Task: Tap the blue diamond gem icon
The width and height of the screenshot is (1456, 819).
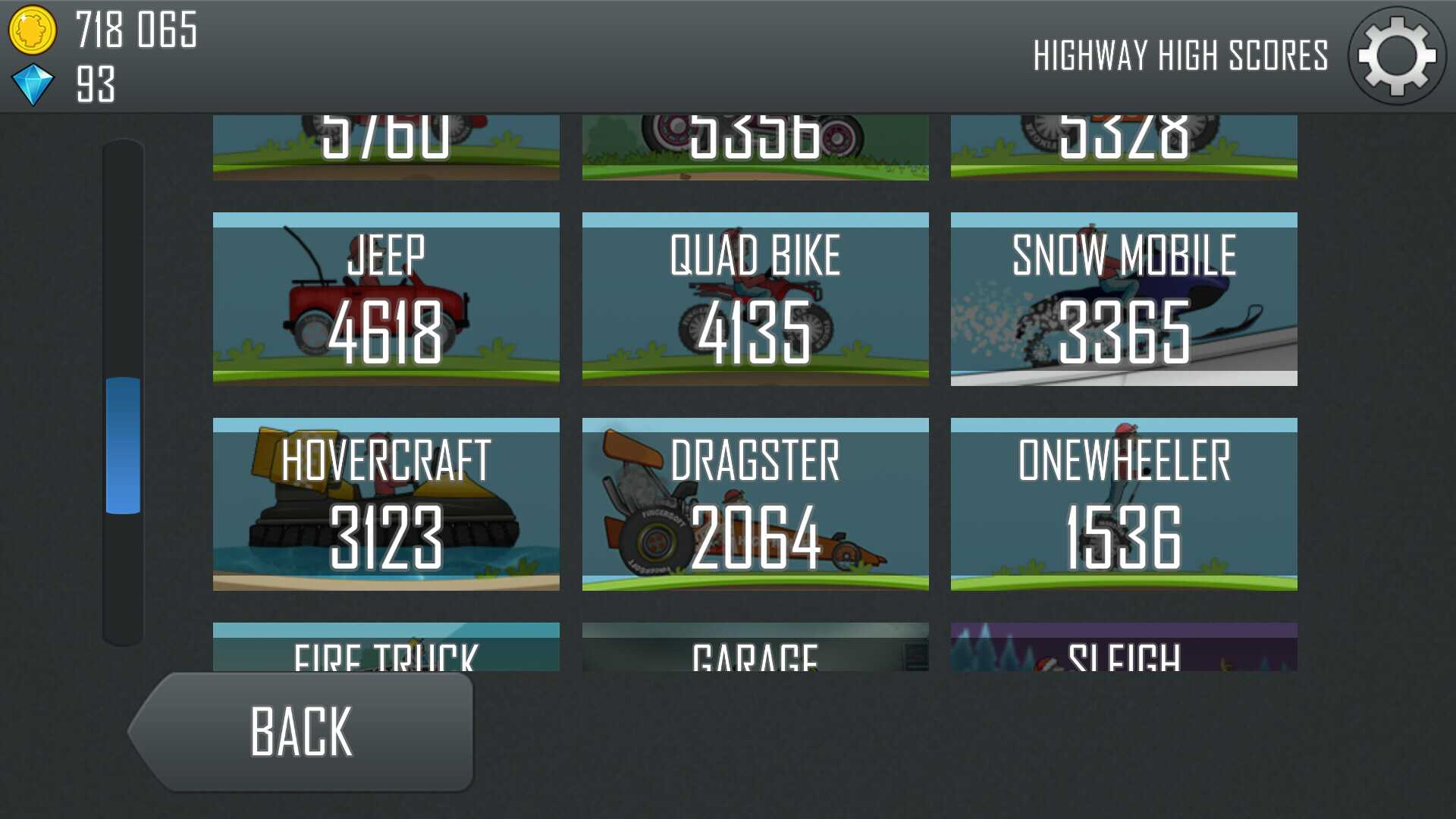Action: coord(33,84)
